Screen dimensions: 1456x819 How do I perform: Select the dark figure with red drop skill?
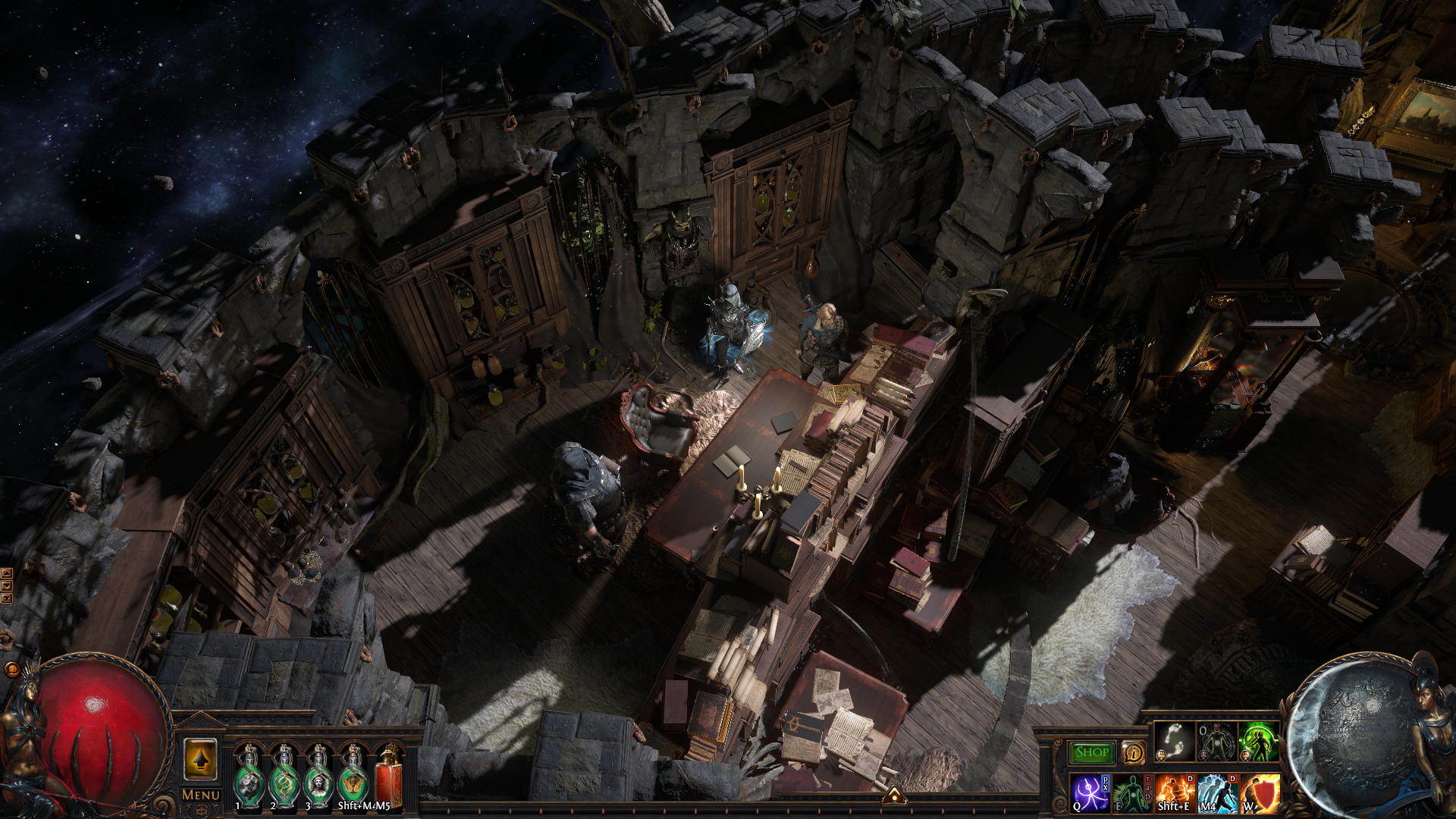(1216, 741)
